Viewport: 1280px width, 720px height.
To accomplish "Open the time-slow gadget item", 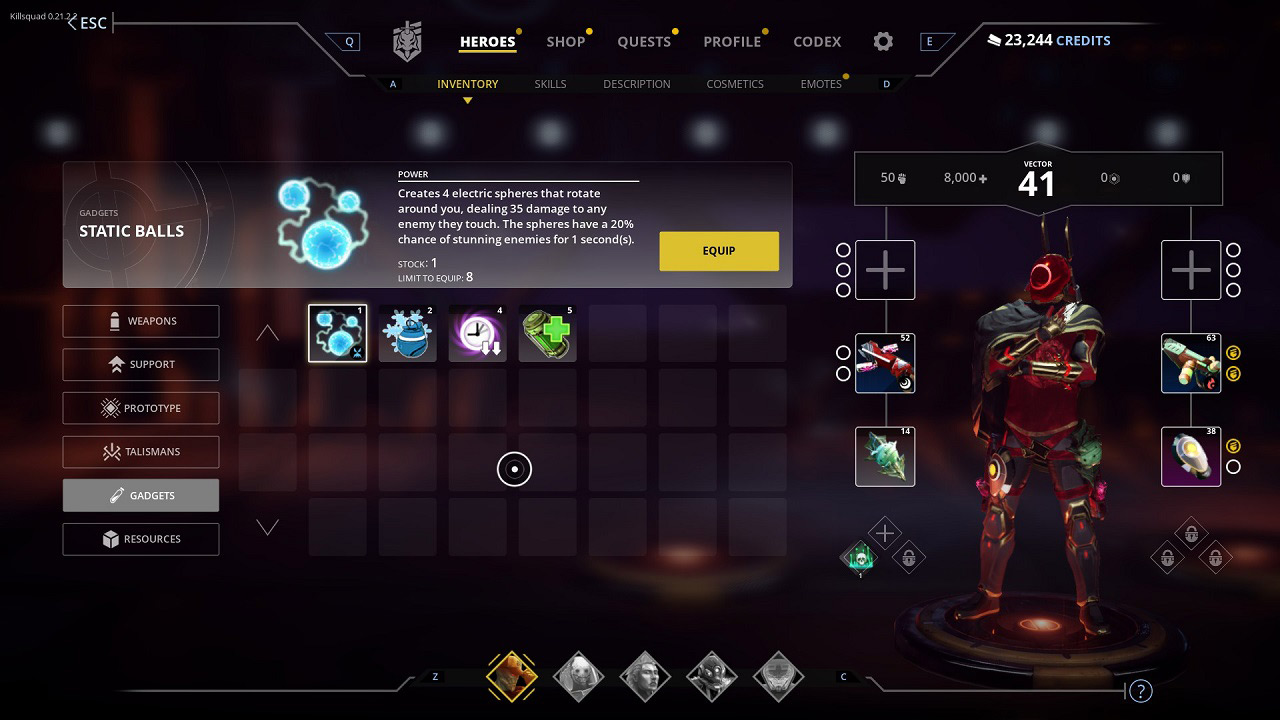I will click(x=477, y=332).
